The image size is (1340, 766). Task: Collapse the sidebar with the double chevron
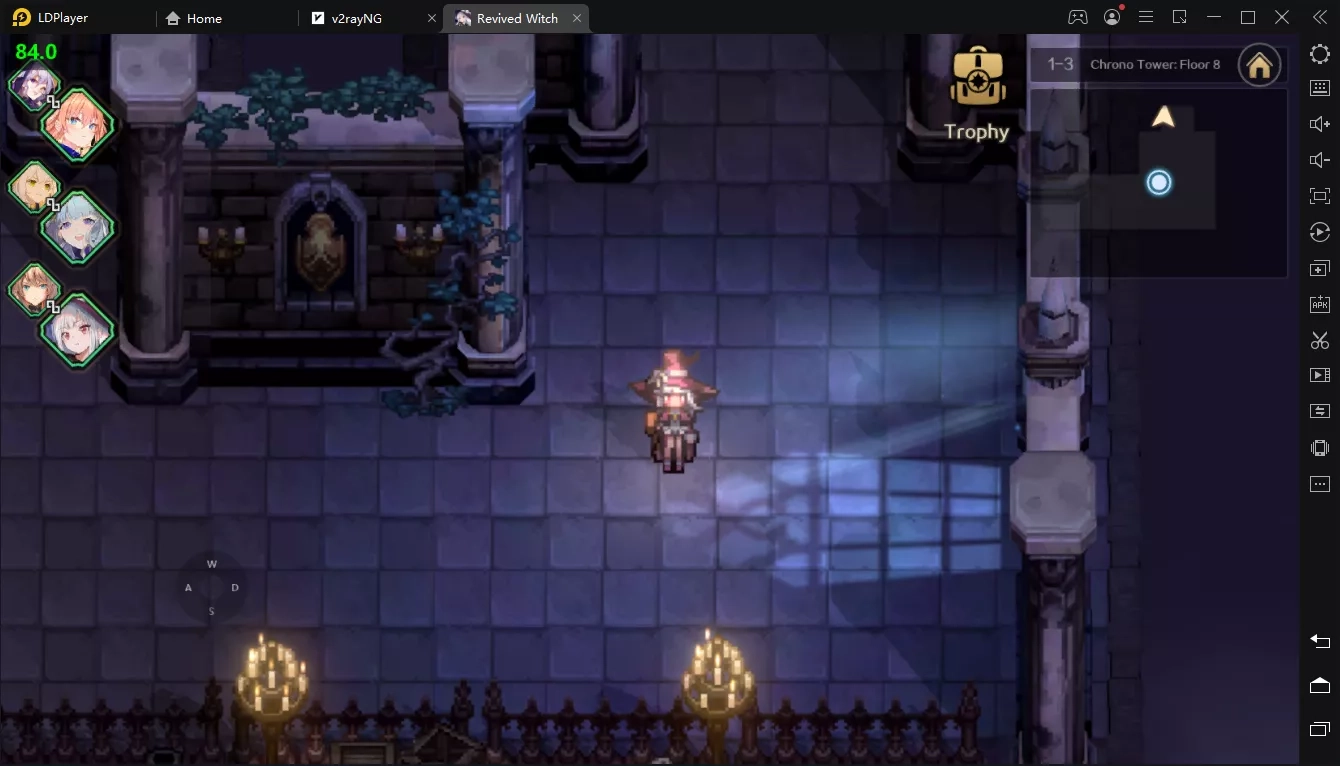coord(1318,17)
